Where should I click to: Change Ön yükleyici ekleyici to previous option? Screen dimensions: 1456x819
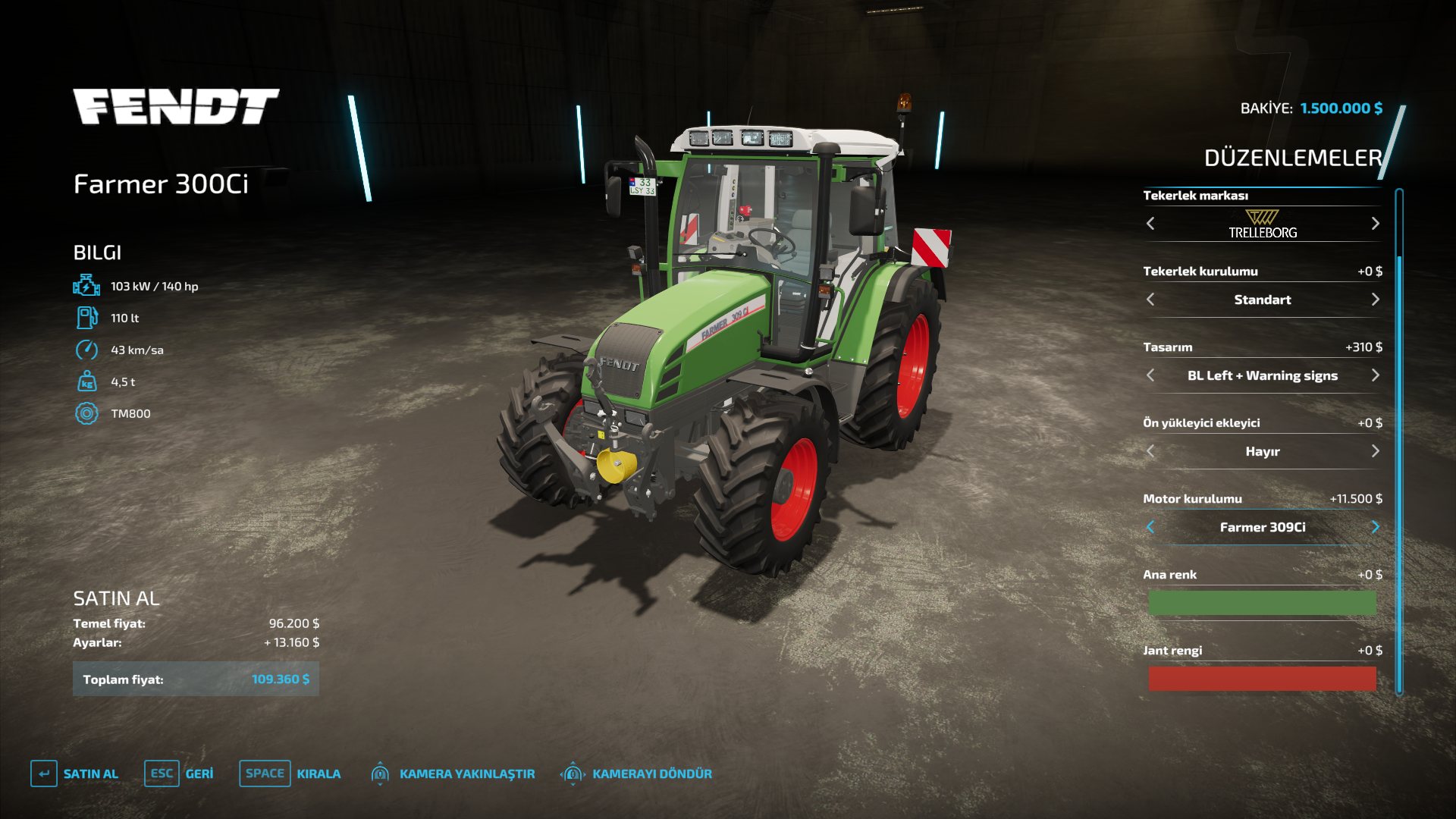(1150, 451)
